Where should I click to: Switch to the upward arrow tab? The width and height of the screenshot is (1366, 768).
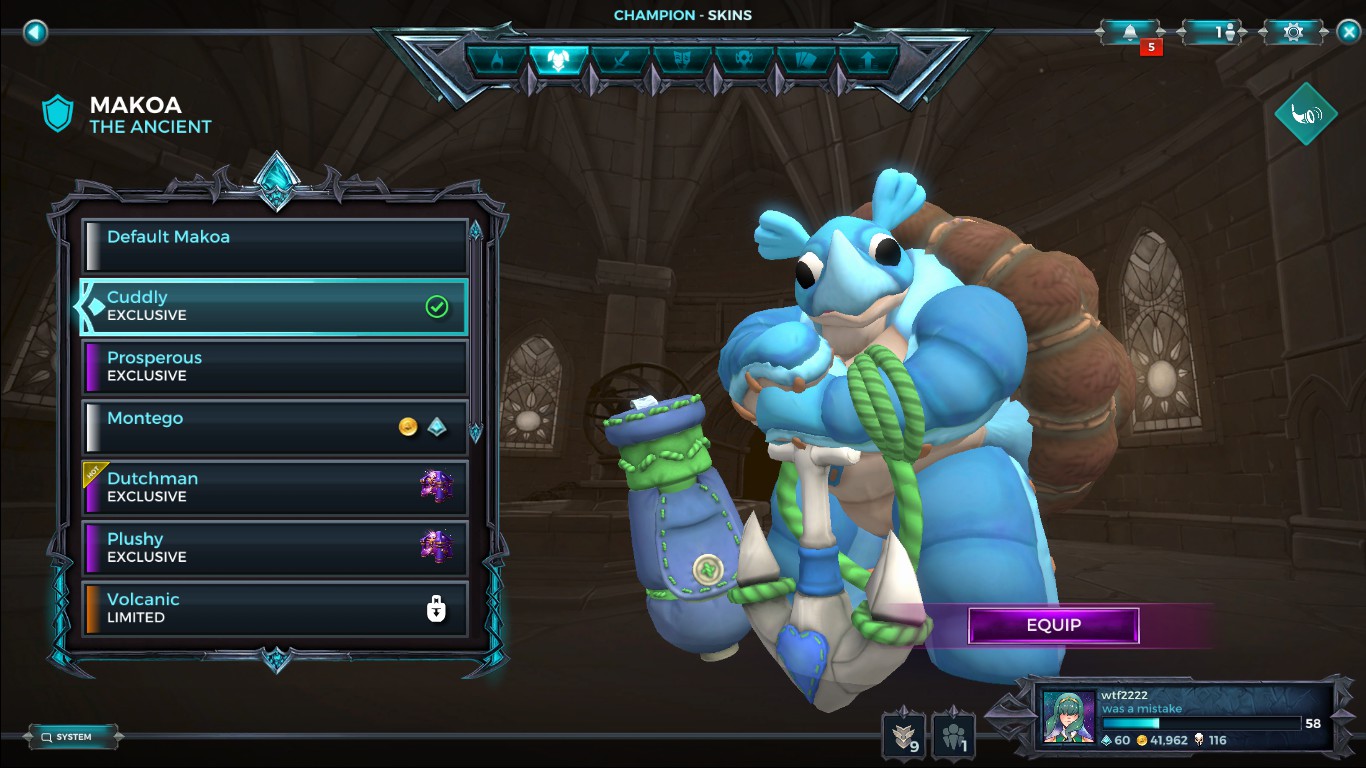coord(868,60)
